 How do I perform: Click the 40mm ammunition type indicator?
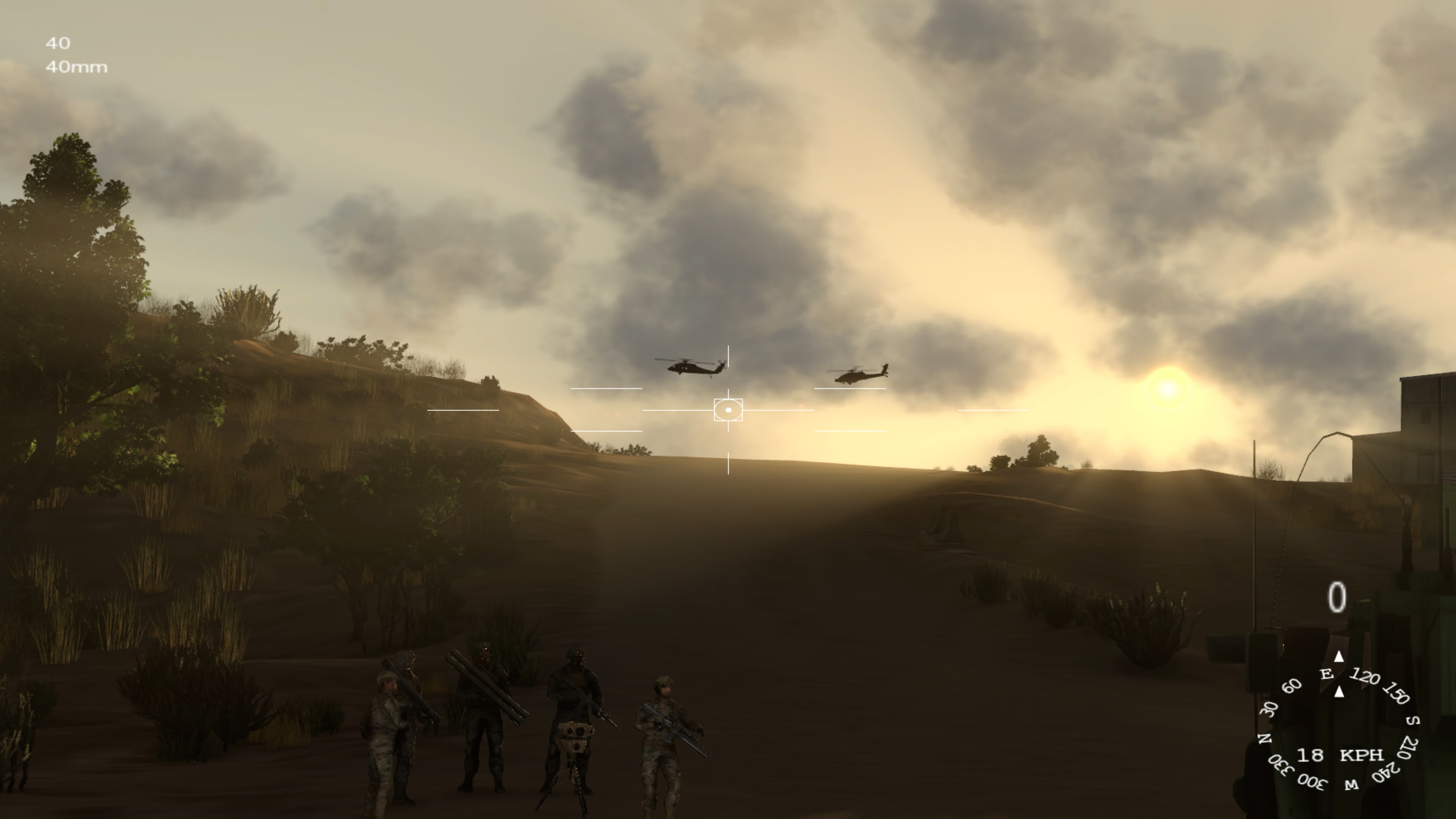point(76,67)
